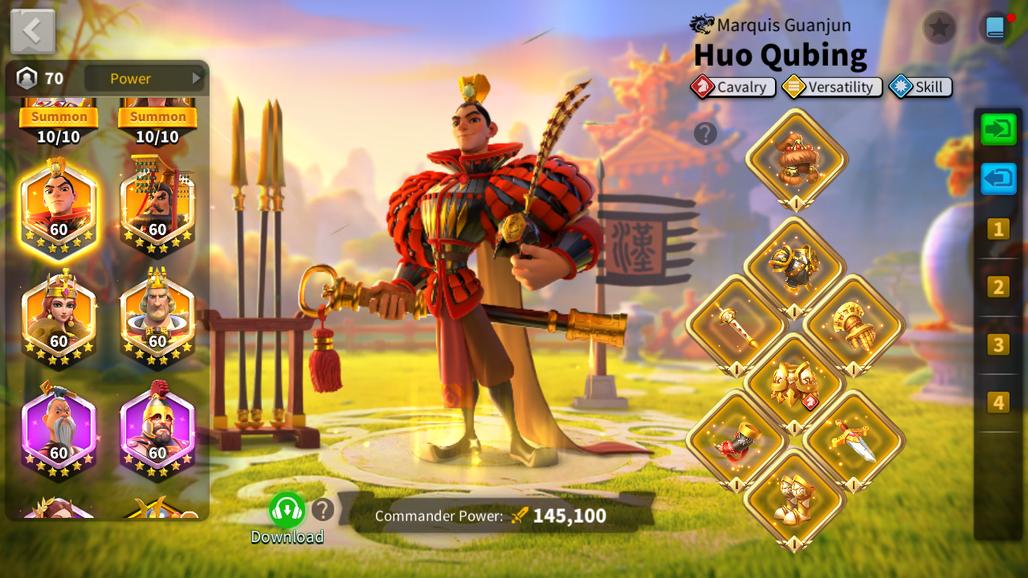Choose the commander with the beaded emperor crown
Image resolution: width=1028 pixels, height=578 pixels.
(x=157, y=208)
